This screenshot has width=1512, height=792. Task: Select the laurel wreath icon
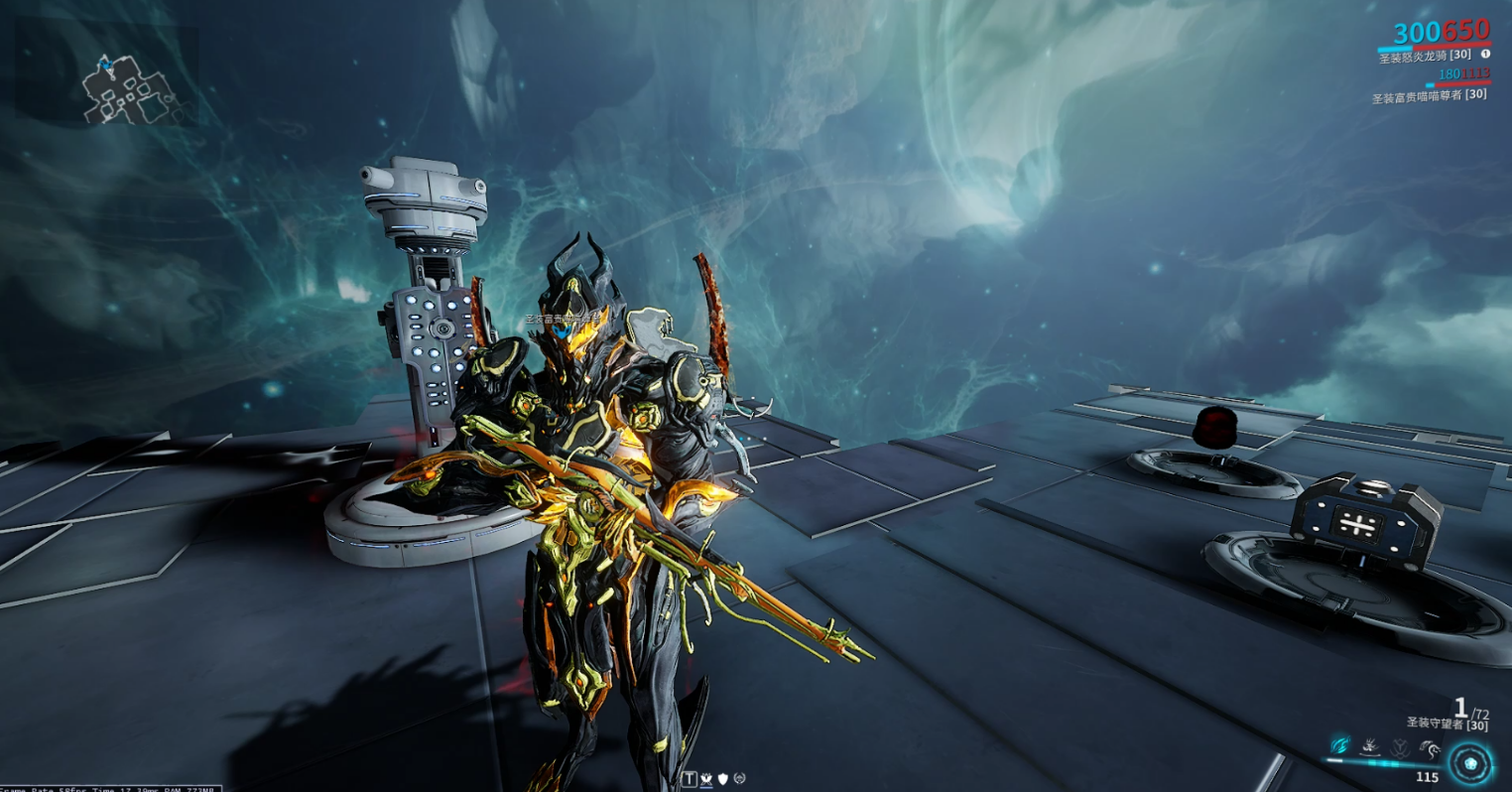pos(740,780)
